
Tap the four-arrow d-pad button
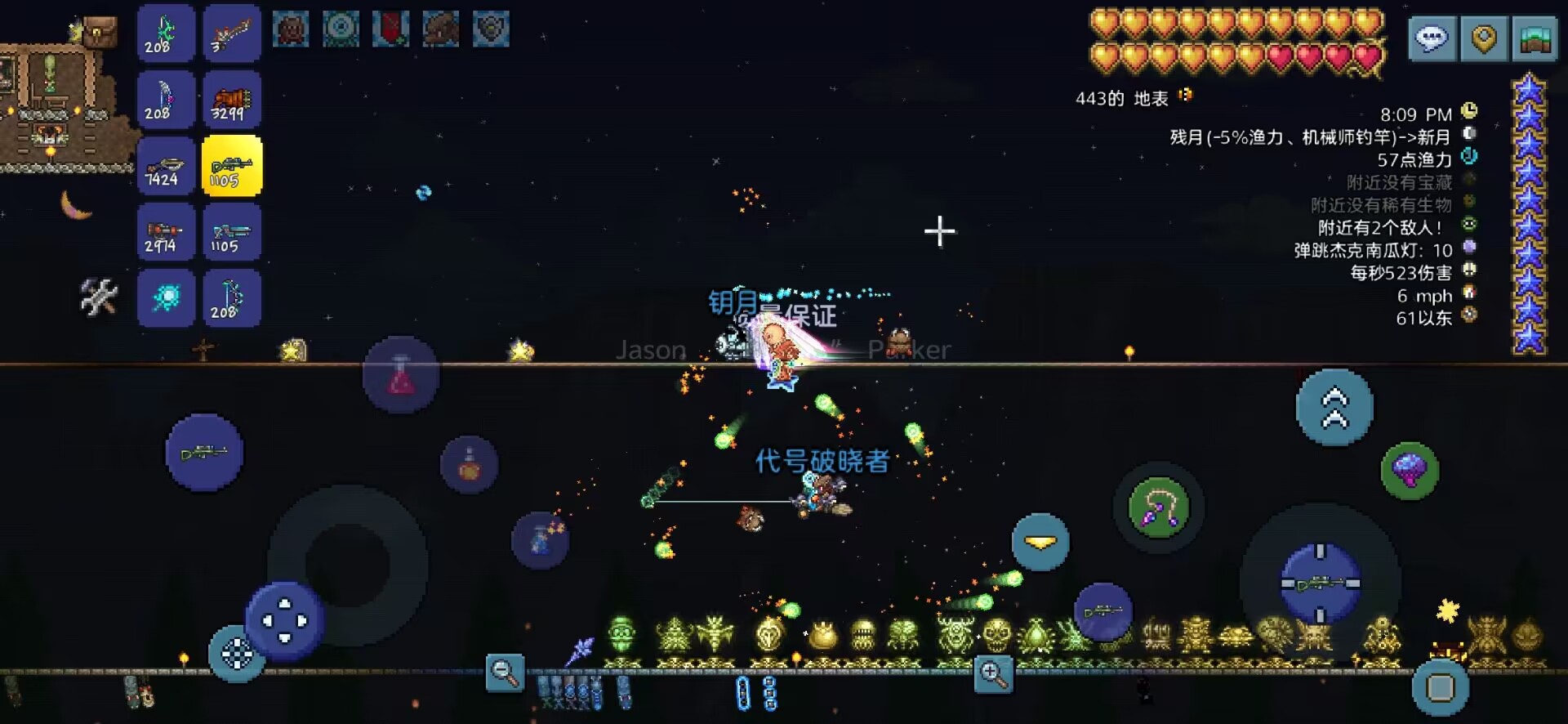pos(284,621)
